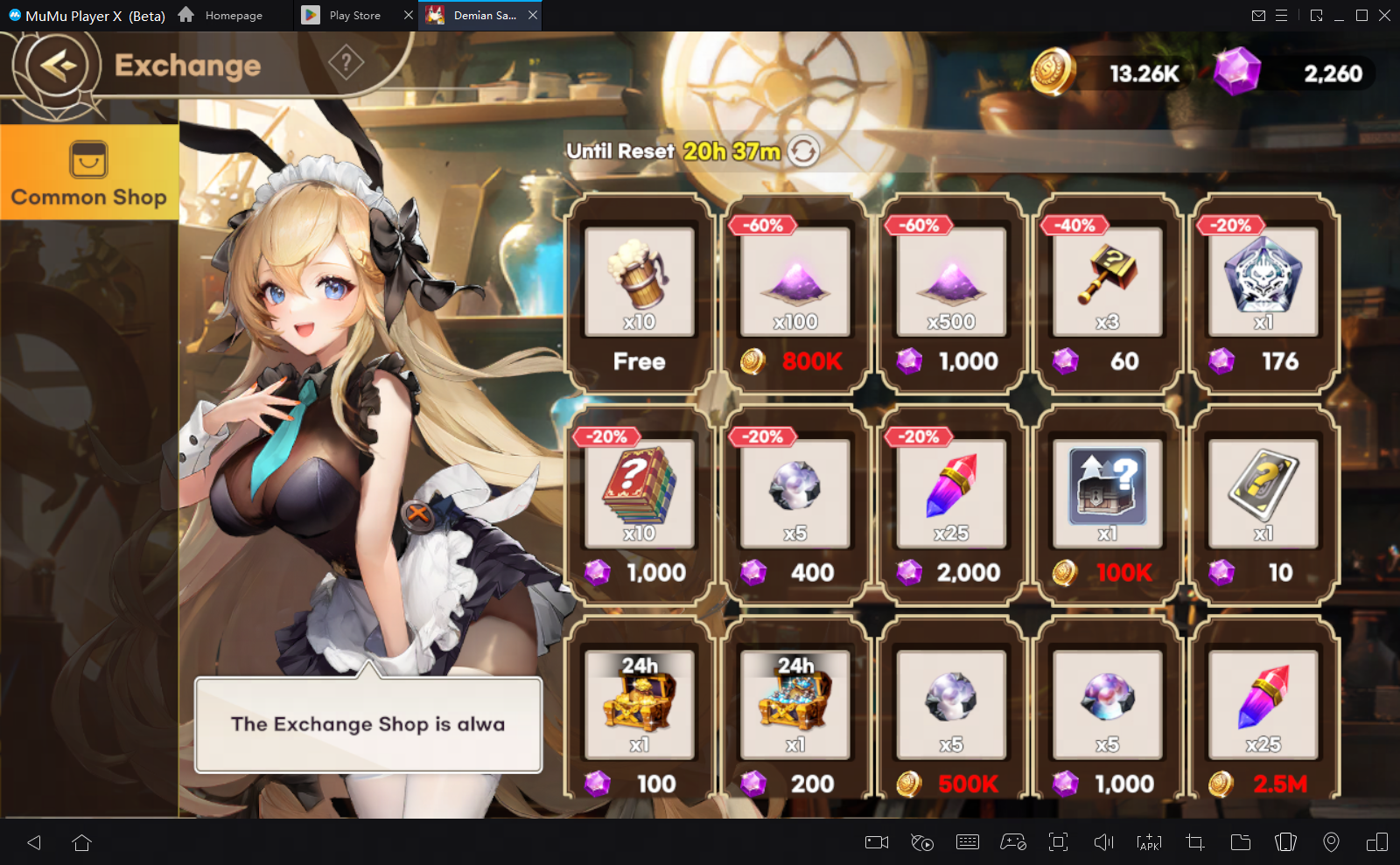The image size is (1400, 865).
Task: Switch to the Play Store tab
Action: pos(354,16)
